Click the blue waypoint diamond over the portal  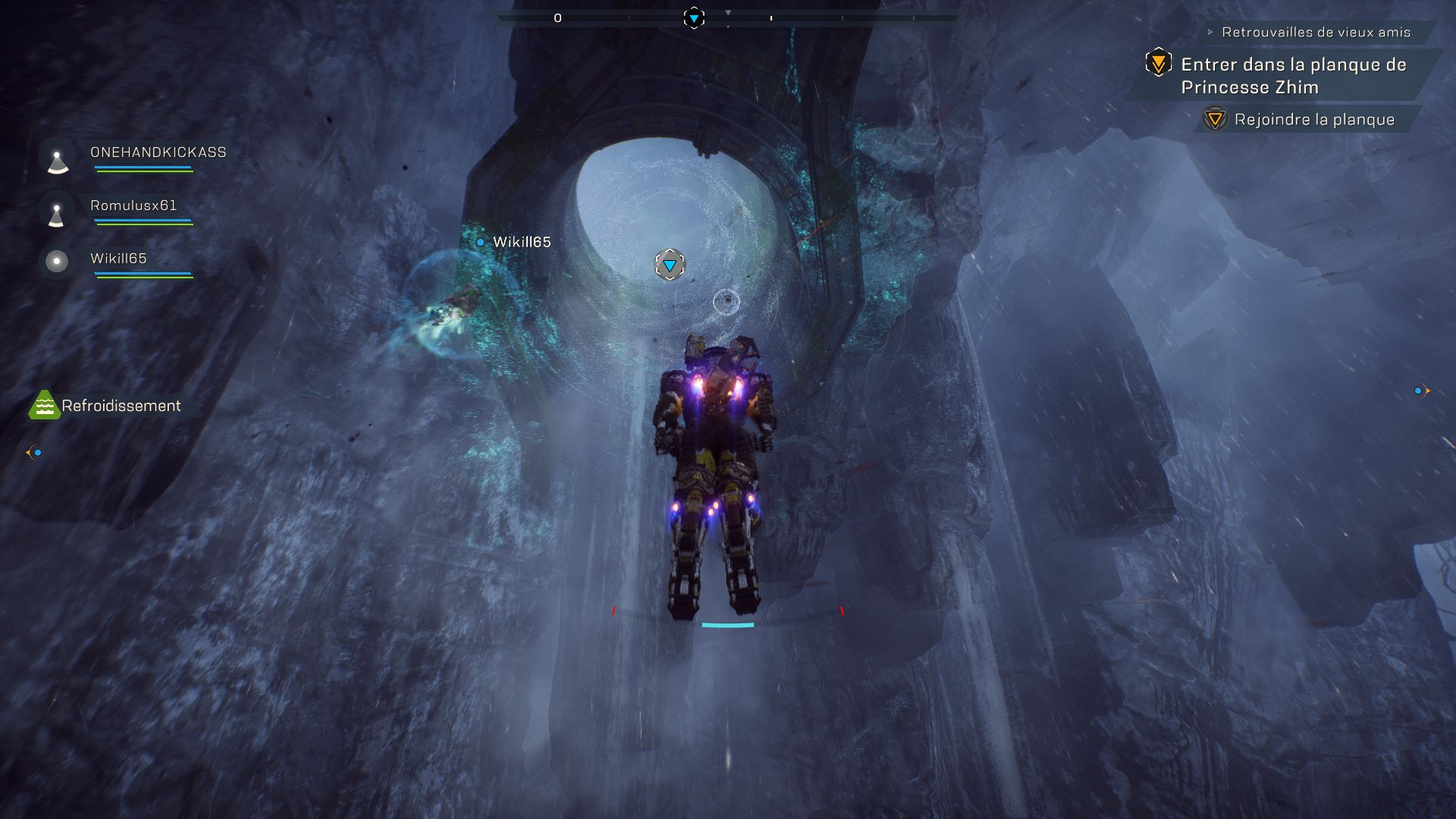[x=670, y=265]
